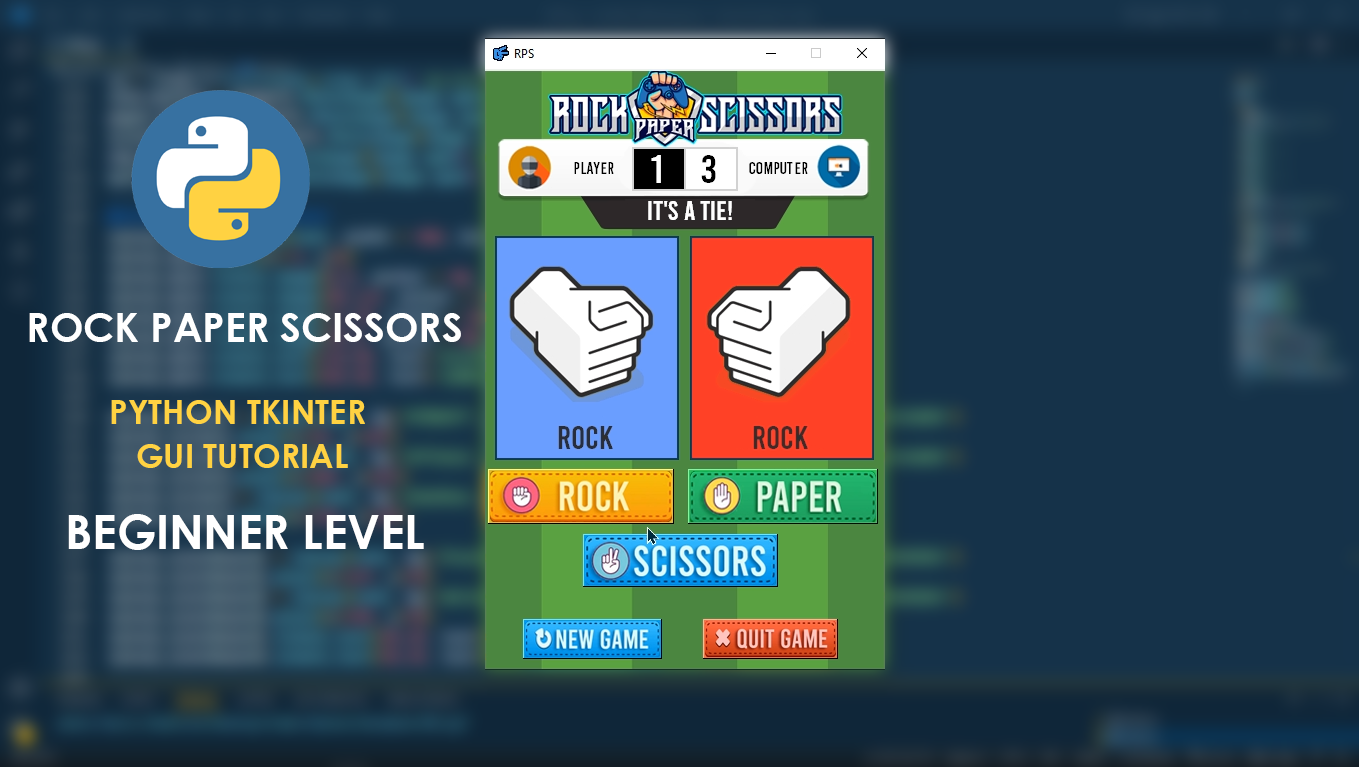Click the Python logo on the left
The height and width of the screenshot is (767, 1359).
(220, 178)
